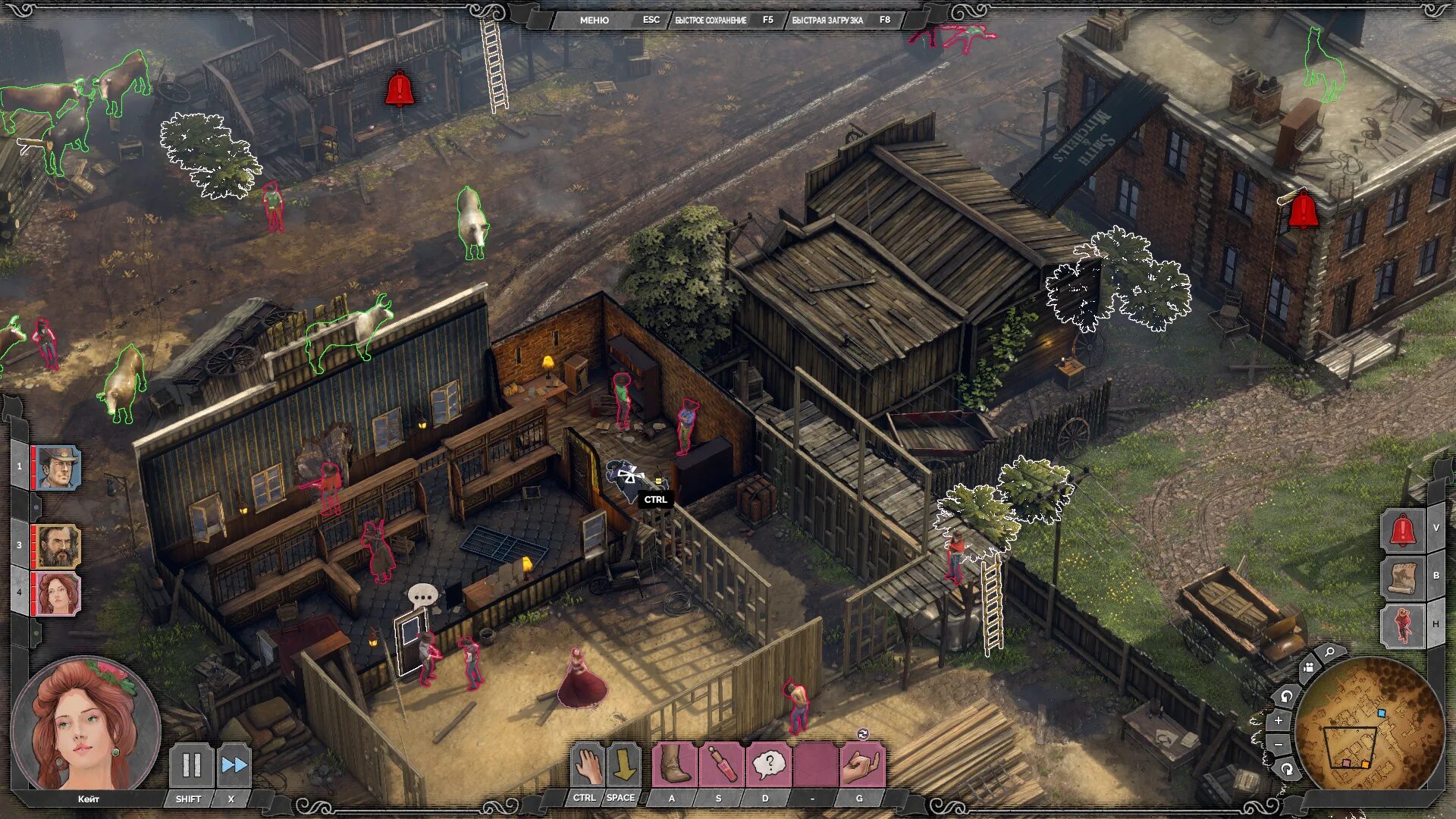Select the bearded character portrait
1456x819 pixels.
[58, 546]
